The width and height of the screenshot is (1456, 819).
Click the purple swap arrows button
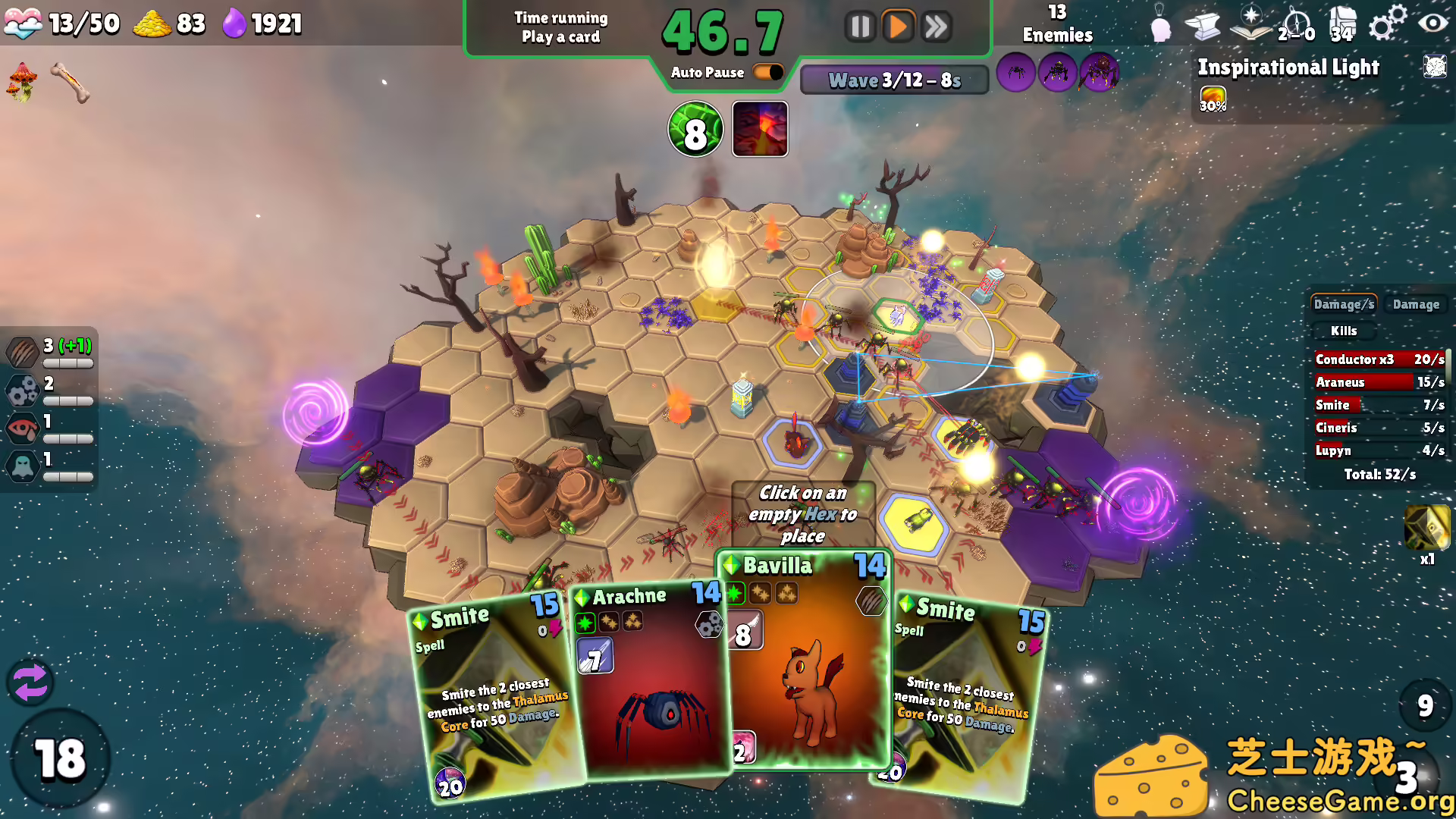click(x=30, y=682)
